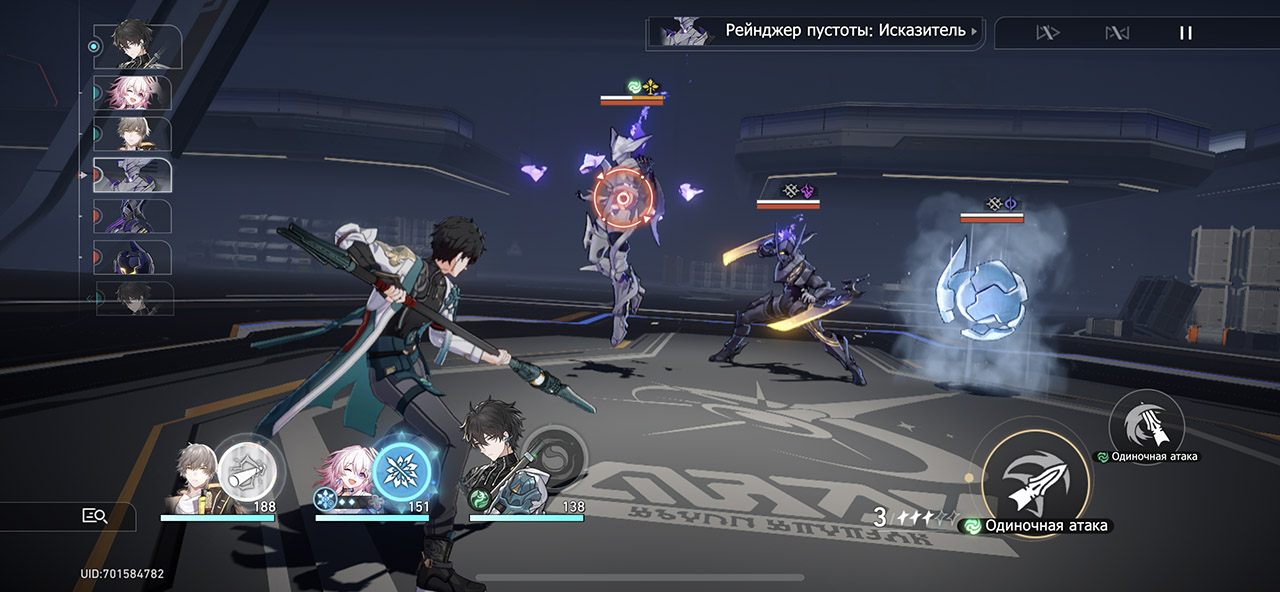
Task: Target the dual-blade Voidranger enemy
Action: (788, 300)
